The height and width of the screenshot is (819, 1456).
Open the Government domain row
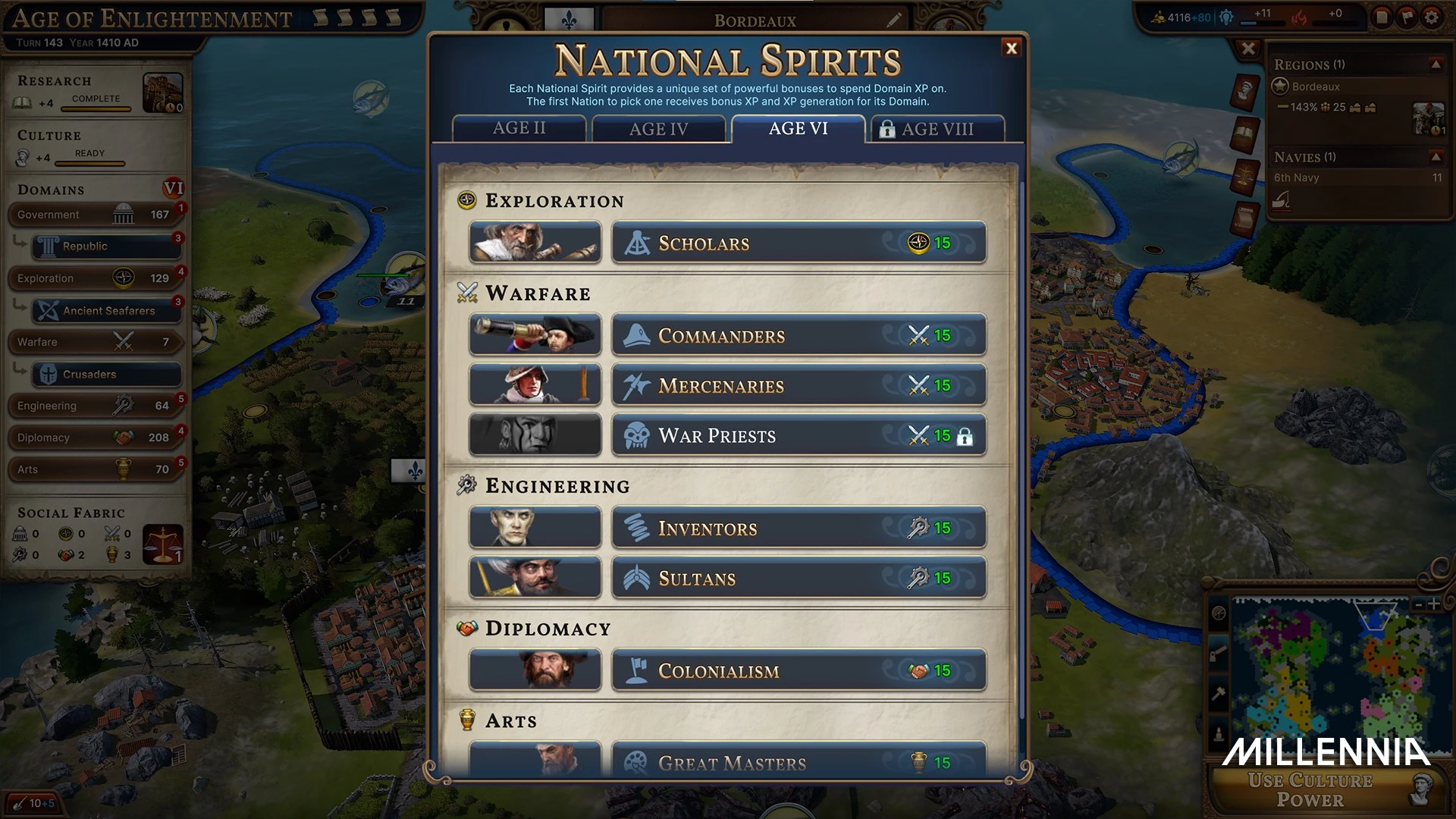point(95,215)
